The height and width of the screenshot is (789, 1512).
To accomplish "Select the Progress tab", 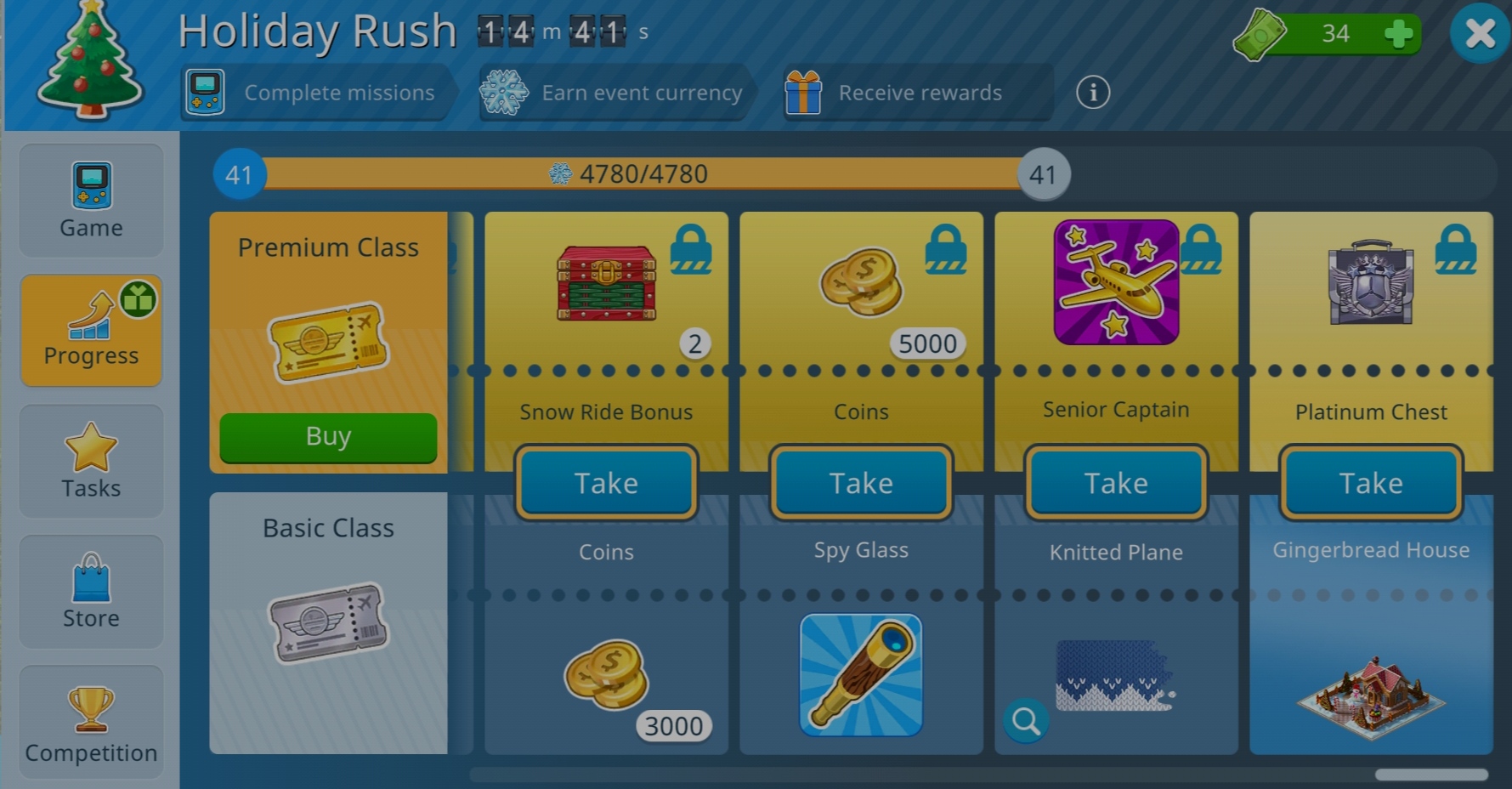I will click(91, 331).
